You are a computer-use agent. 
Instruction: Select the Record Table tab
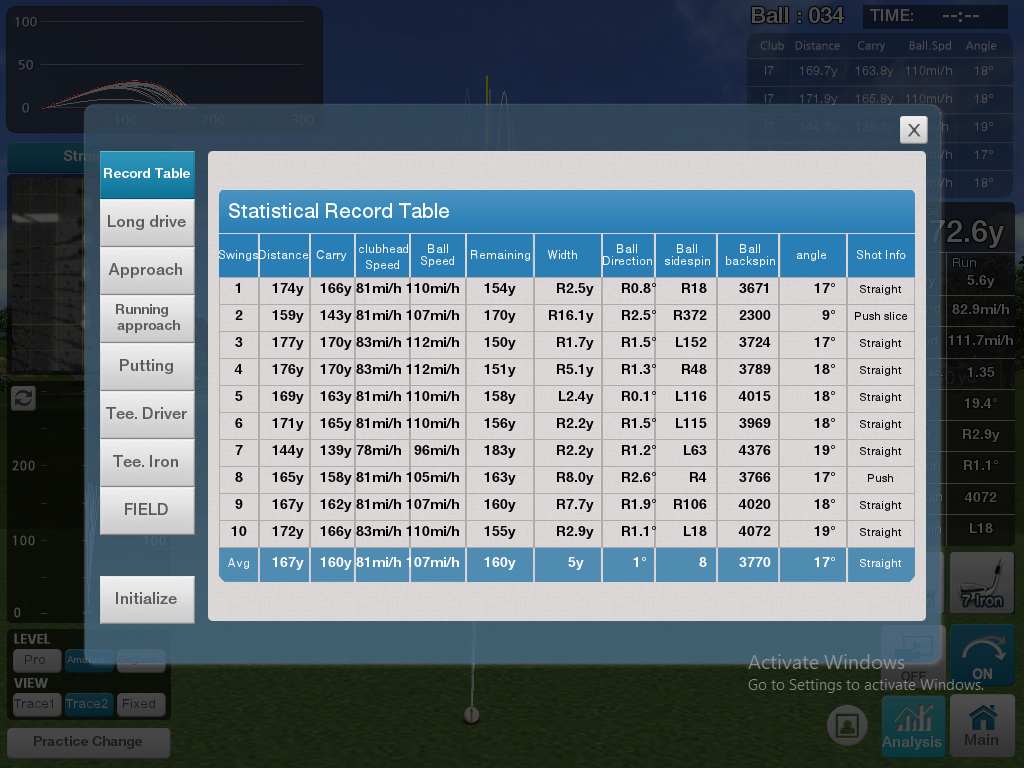147,174
